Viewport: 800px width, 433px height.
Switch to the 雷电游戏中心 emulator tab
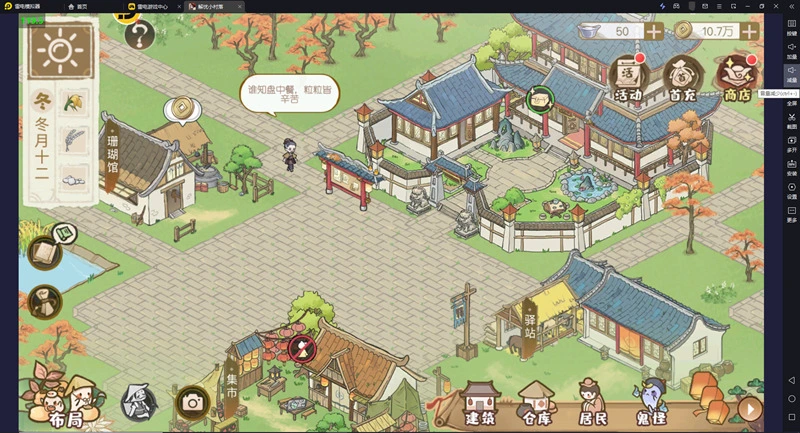pos(149,6)
